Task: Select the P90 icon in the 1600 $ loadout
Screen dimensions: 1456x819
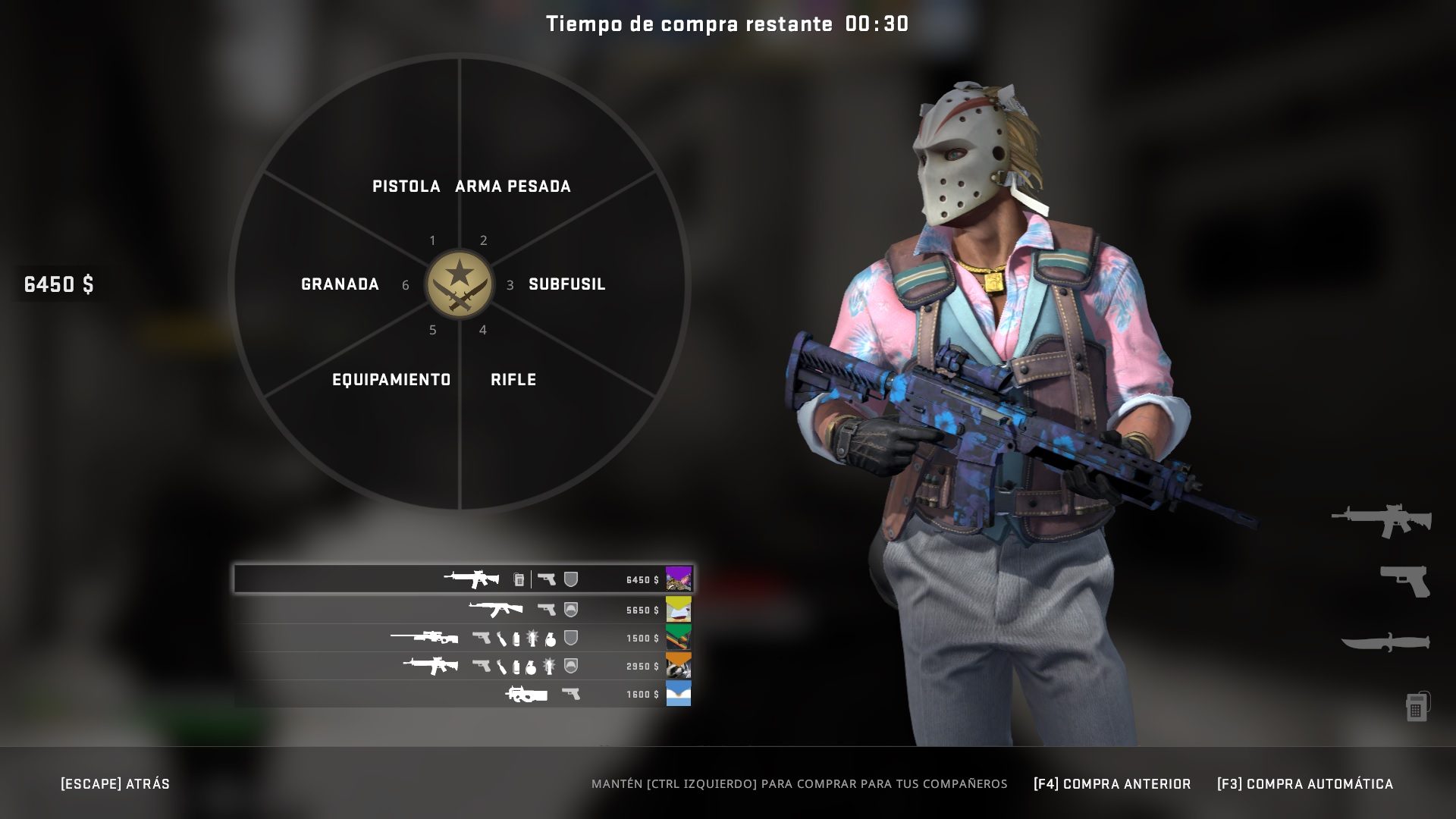Action: (x=527, y=695)
